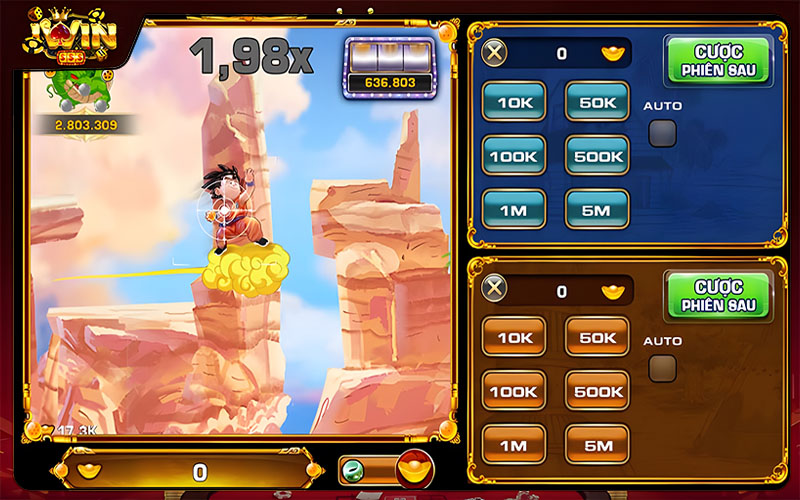Pick the 100K chip in the orange panel

pyautogui.click(x=515, y=391)
